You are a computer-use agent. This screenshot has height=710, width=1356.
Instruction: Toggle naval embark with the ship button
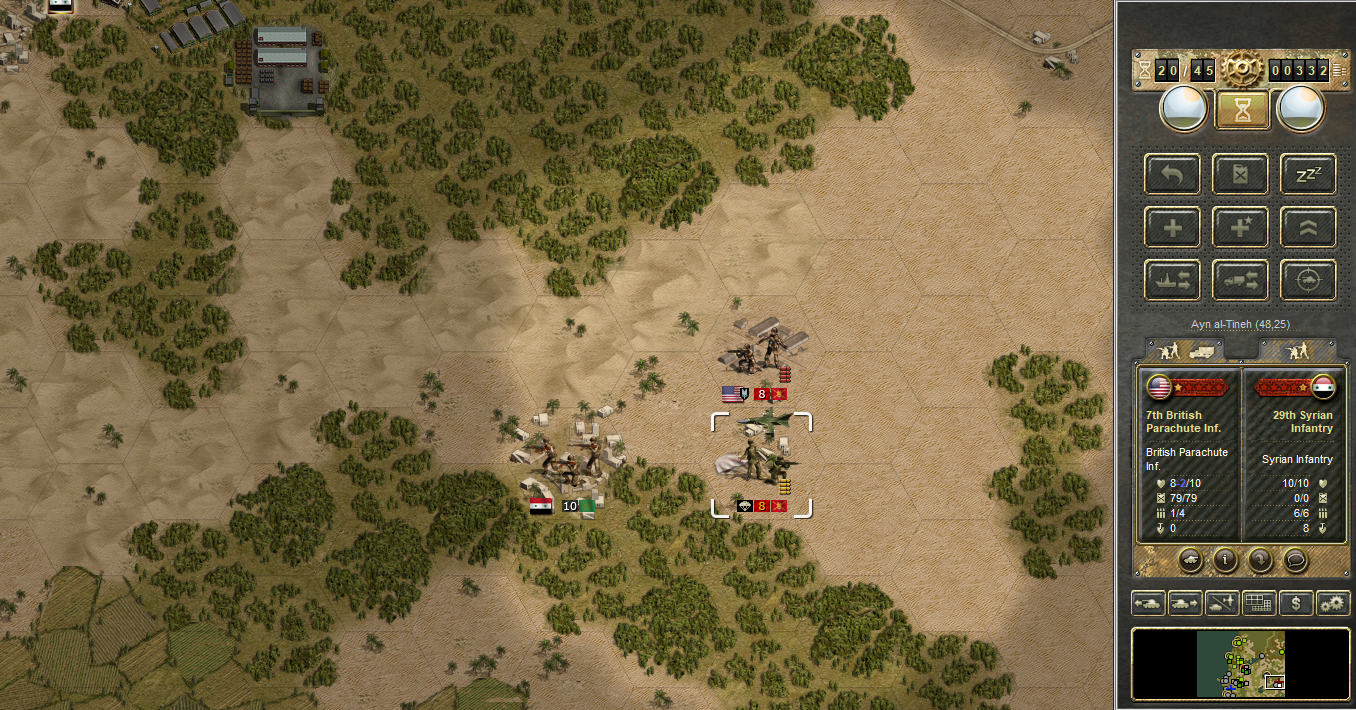click(1173, 280)
